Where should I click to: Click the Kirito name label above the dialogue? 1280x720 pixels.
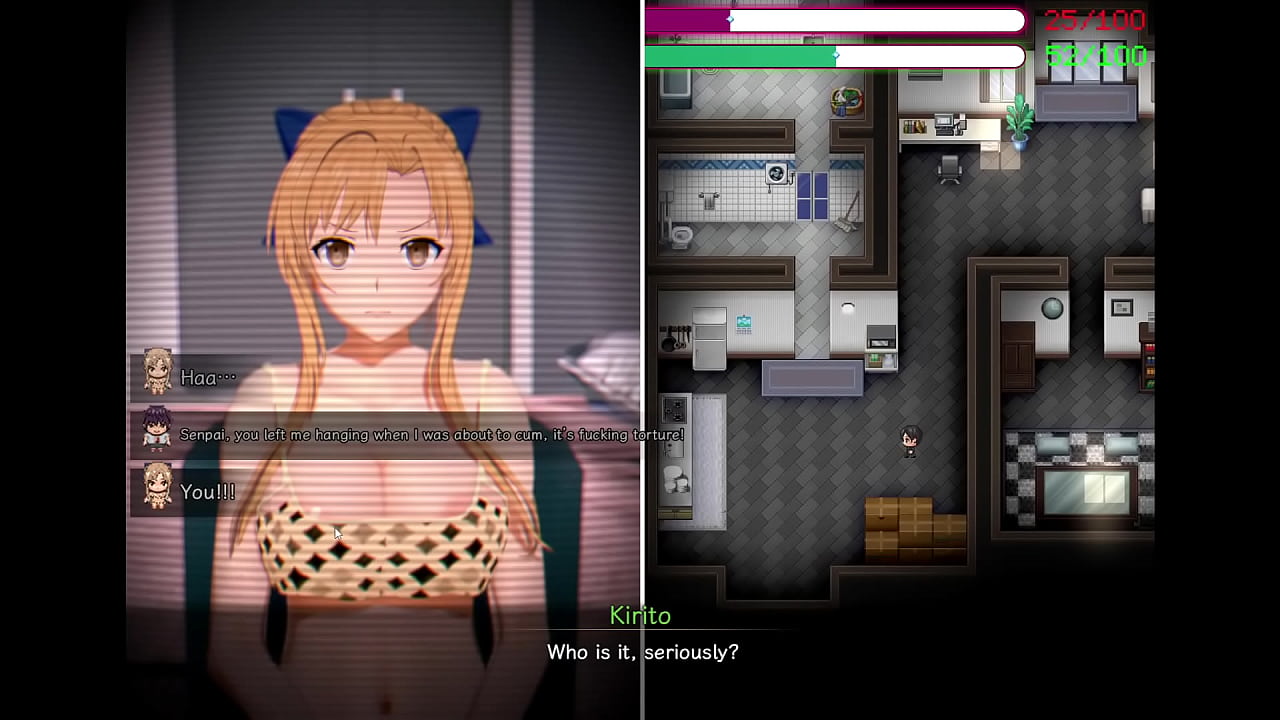pos(640,616)
